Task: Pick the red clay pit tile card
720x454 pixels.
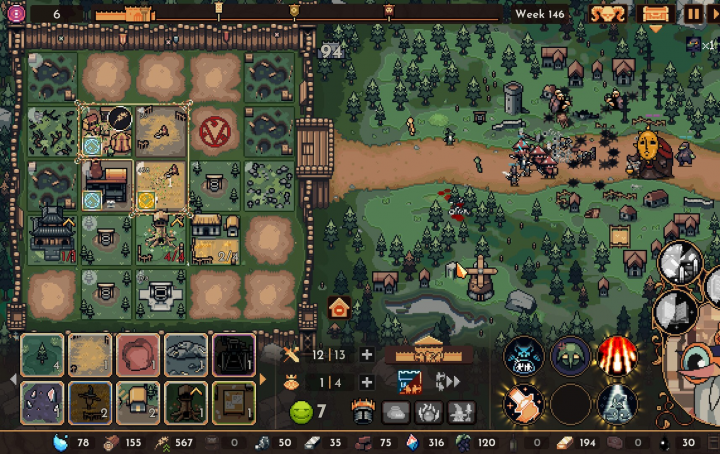Action: 139,355
